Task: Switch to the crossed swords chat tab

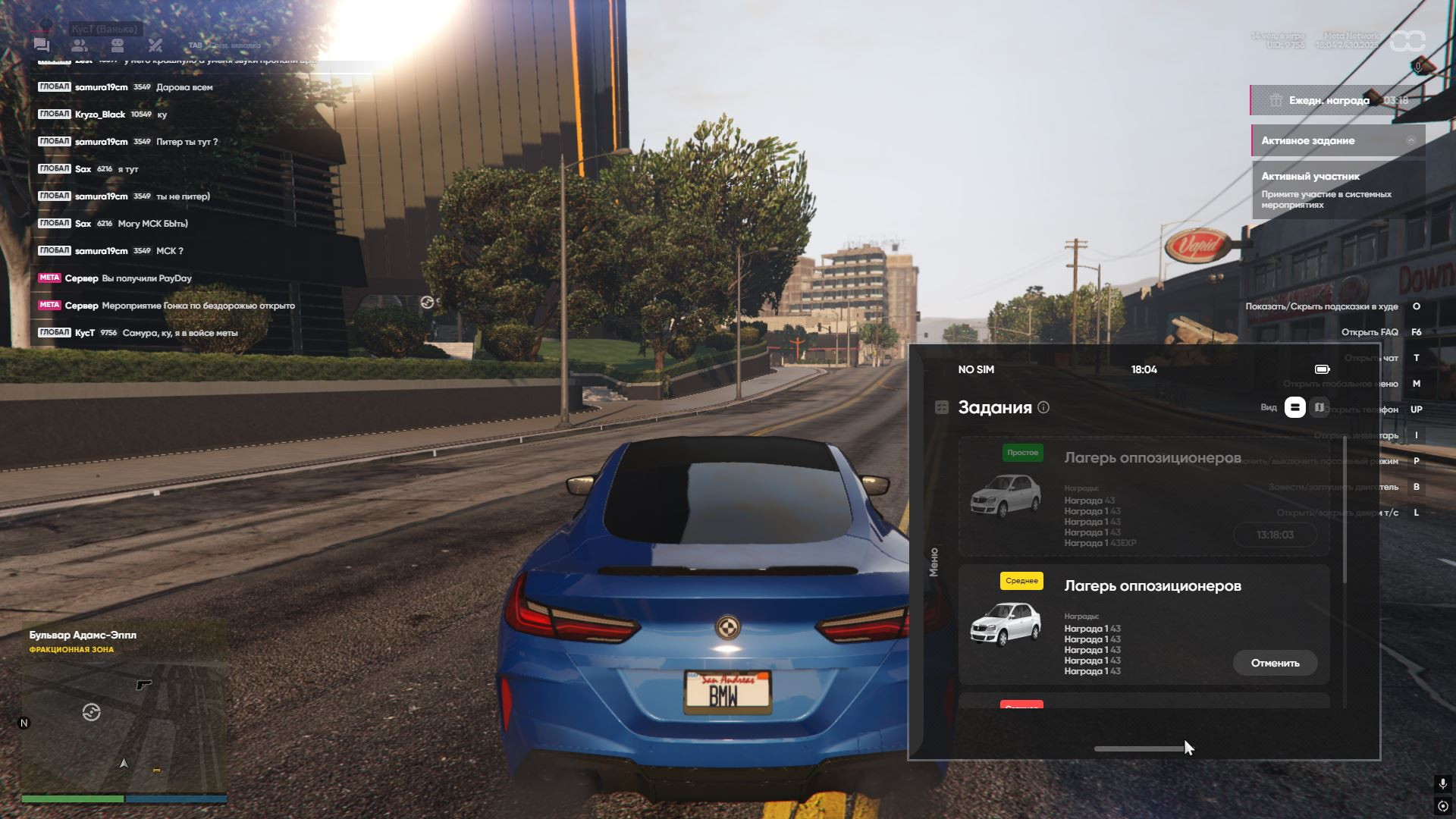Action: point(155,45)
